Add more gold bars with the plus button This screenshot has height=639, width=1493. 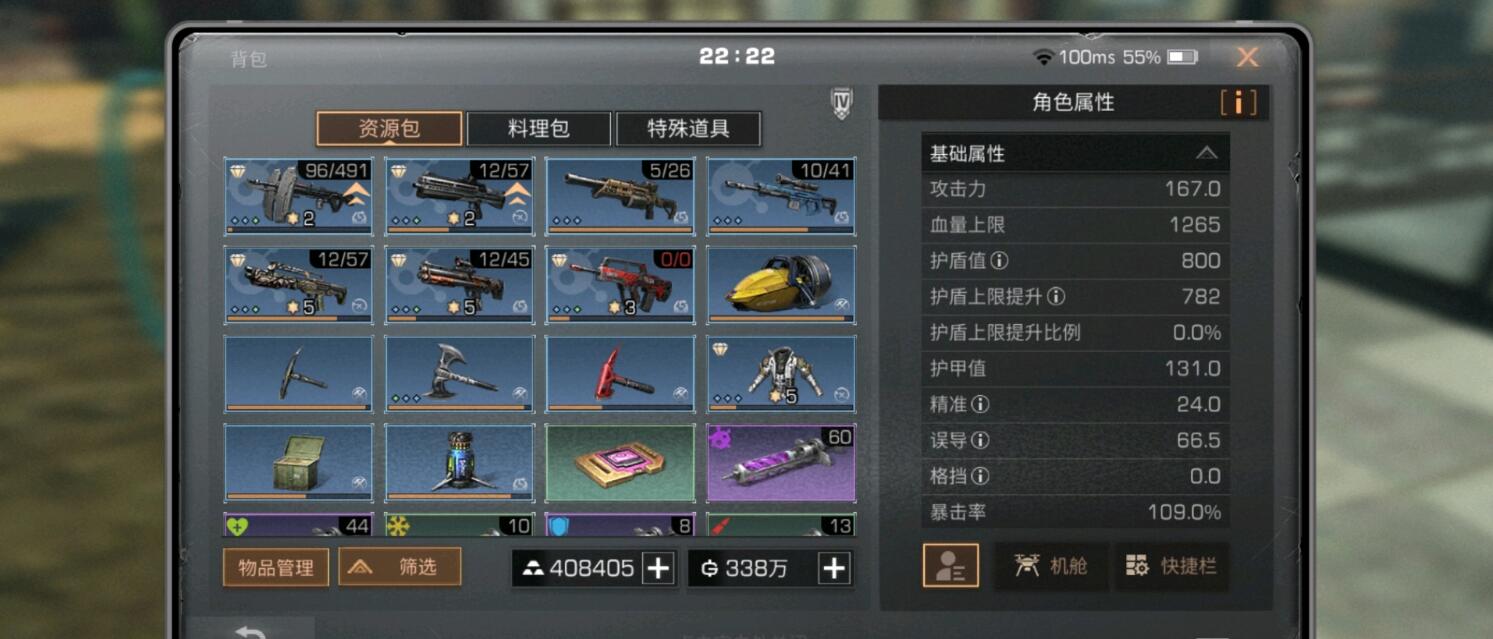click(657, 568)
